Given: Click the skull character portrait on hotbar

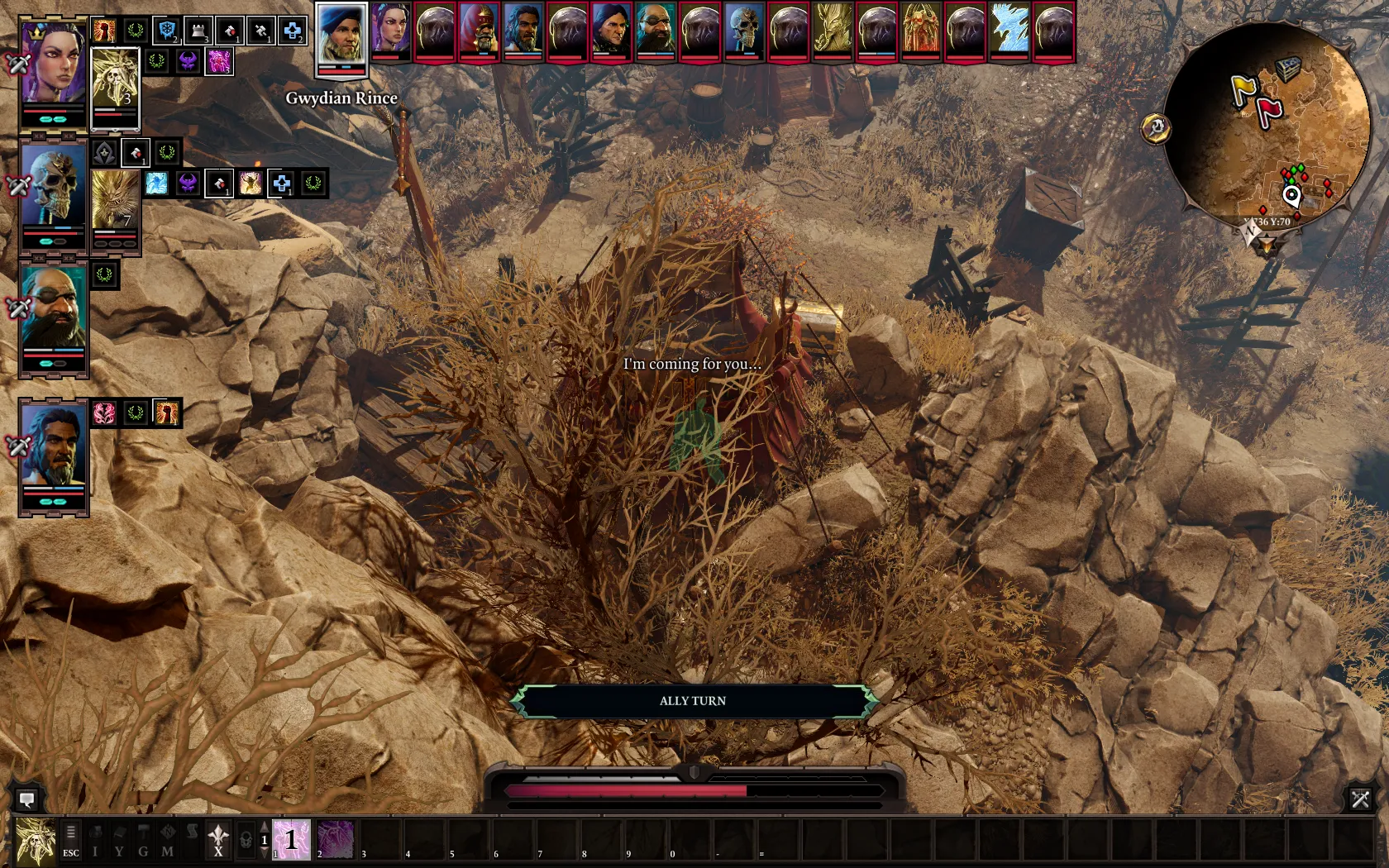Looking at the screenshot, I should tap(36, 841).
